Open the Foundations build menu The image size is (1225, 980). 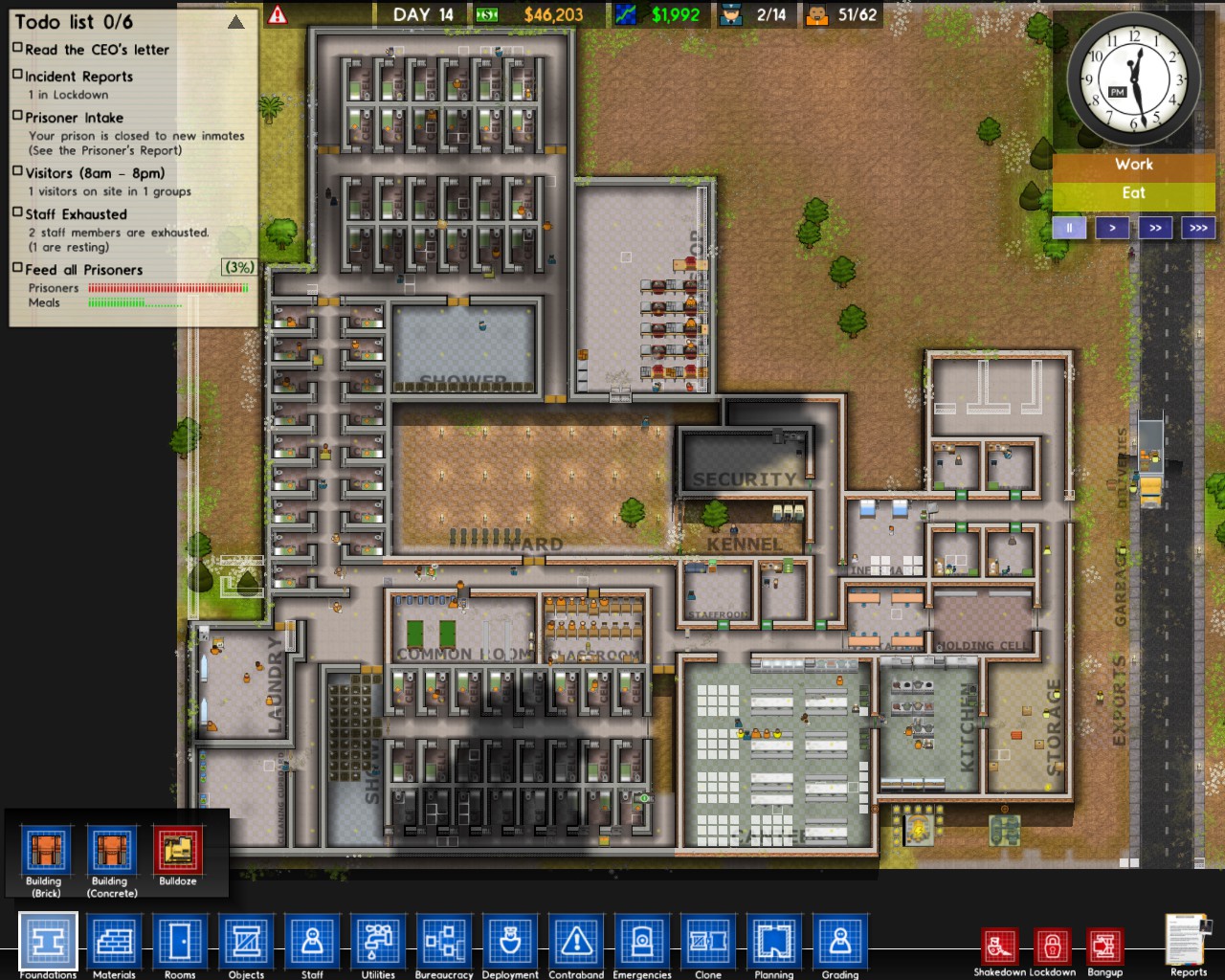48,941
